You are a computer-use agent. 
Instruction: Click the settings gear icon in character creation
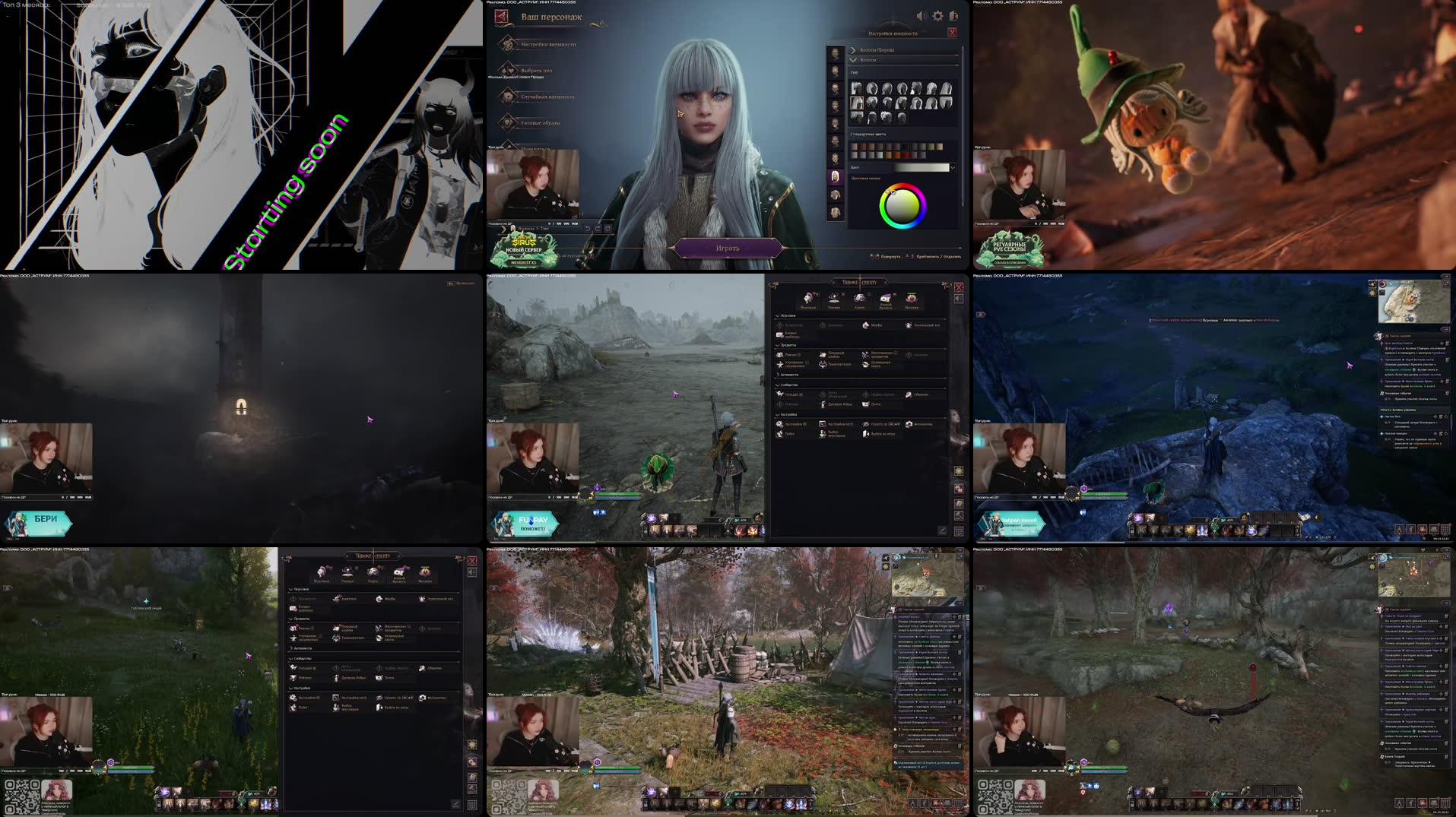coord(937,16)
